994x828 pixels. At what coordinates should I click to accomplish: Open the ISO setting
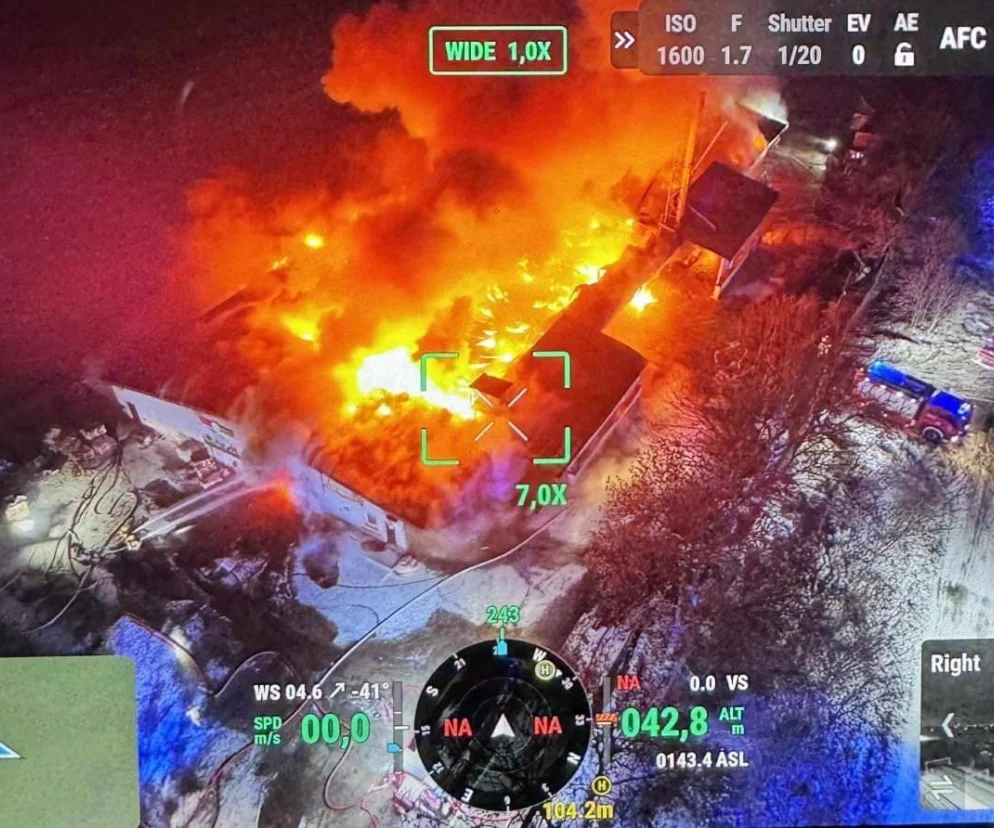click(x=680, y=41)
